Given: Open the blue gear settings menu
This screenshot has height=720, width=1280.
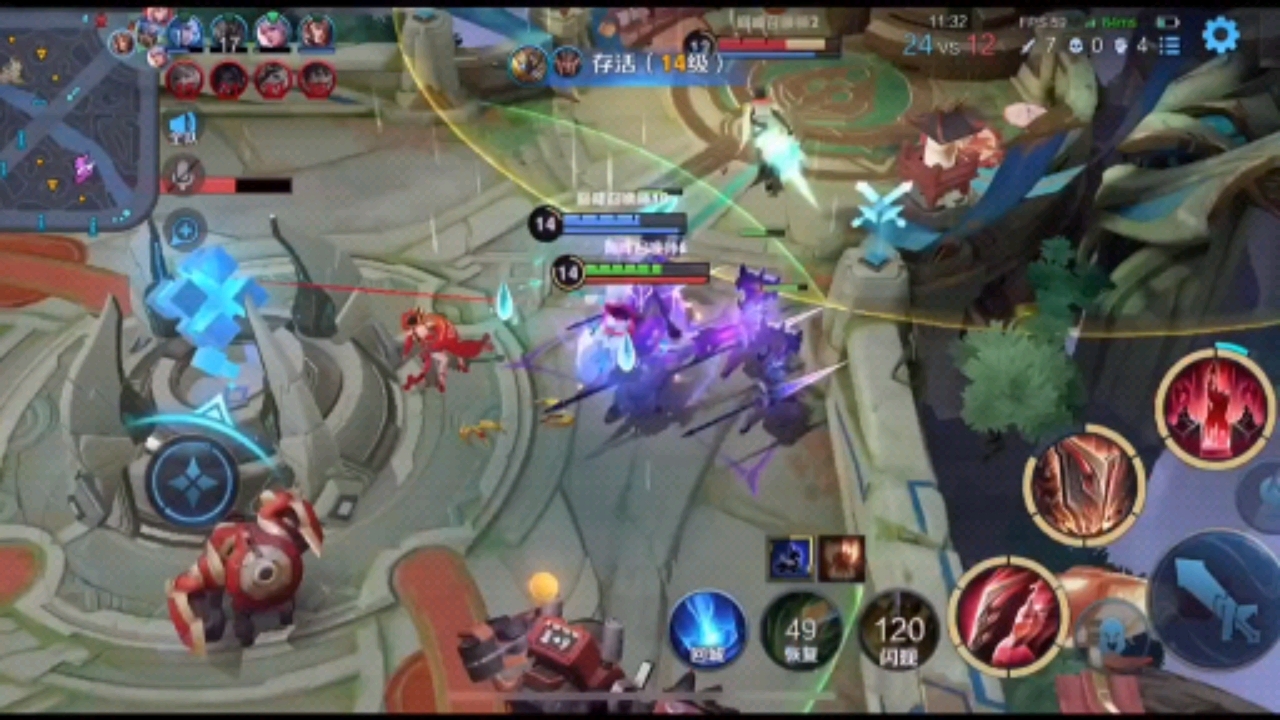Looking at the screenshot, I should [1220, 36].
